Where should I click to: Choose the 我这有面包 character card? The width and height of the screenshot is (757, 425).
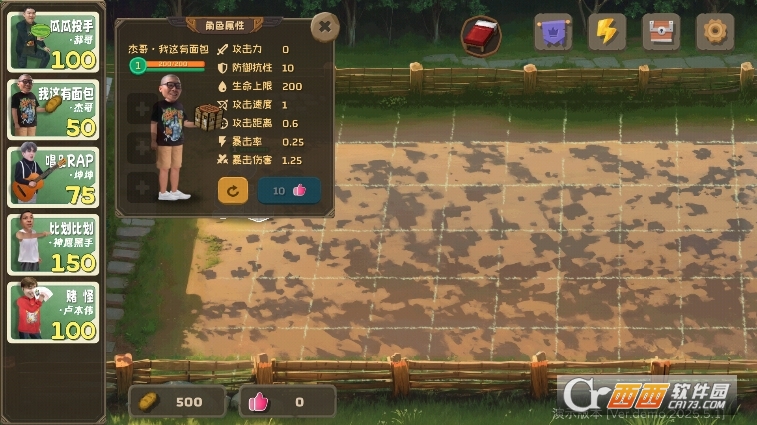point(53,110)
